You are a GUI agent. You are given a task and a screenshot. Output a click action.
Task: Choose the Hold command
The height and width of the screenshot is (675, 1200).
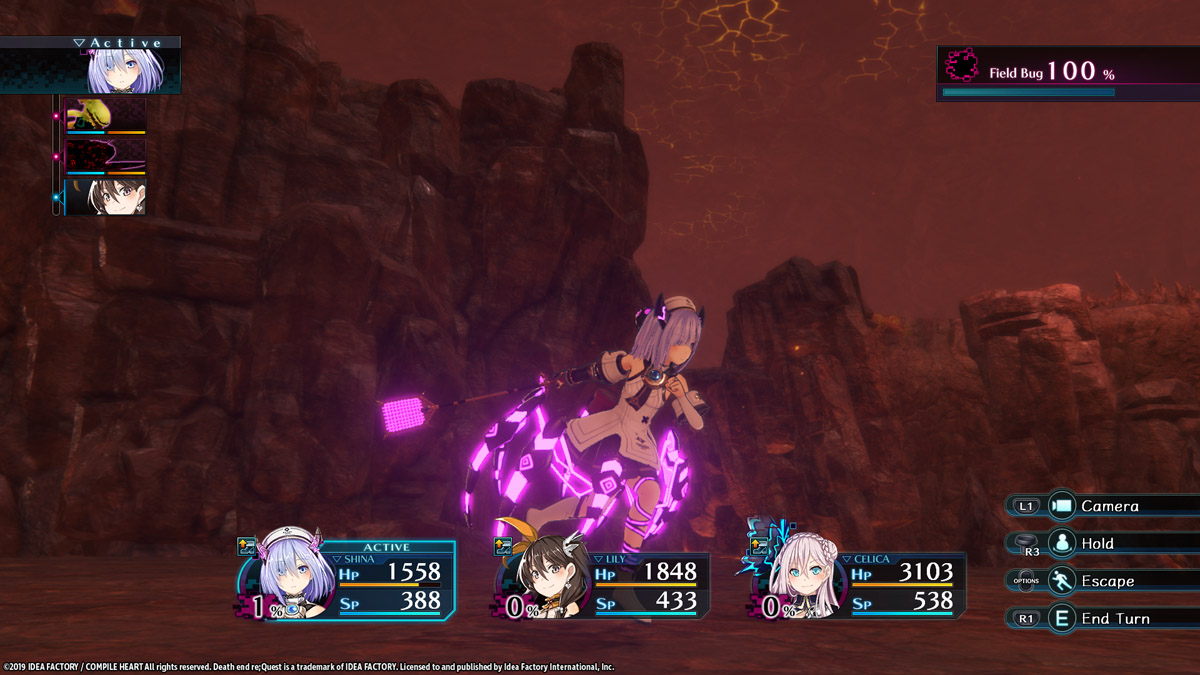click(x=1096, y=543)
